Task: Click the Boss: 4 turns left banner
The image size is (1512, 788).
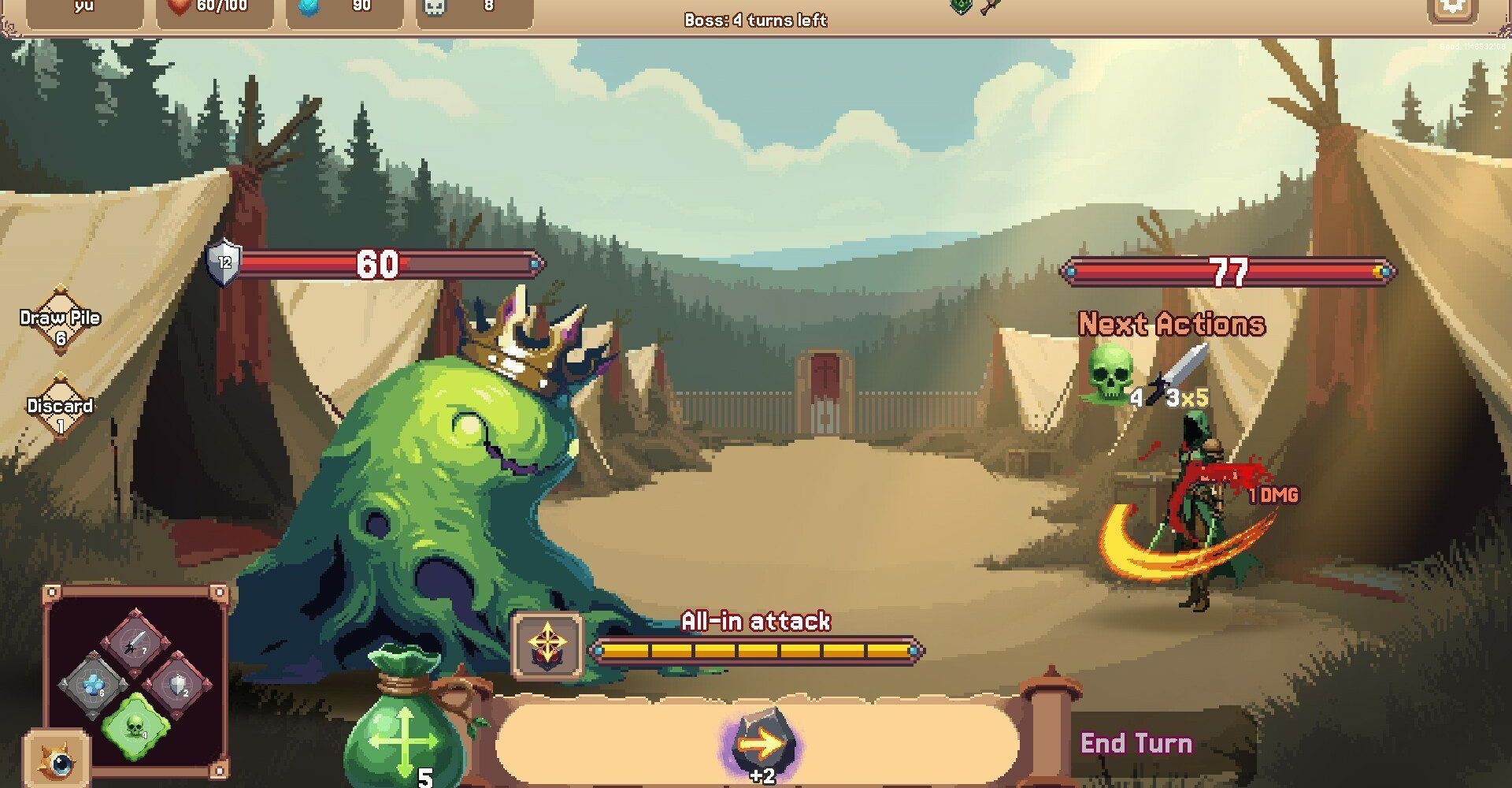Action: [754, 21]
